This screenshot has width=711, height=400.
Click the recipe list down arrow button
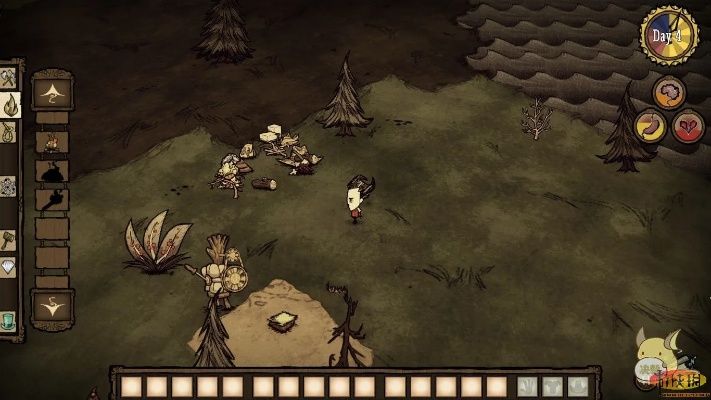(x=52, y=306)
